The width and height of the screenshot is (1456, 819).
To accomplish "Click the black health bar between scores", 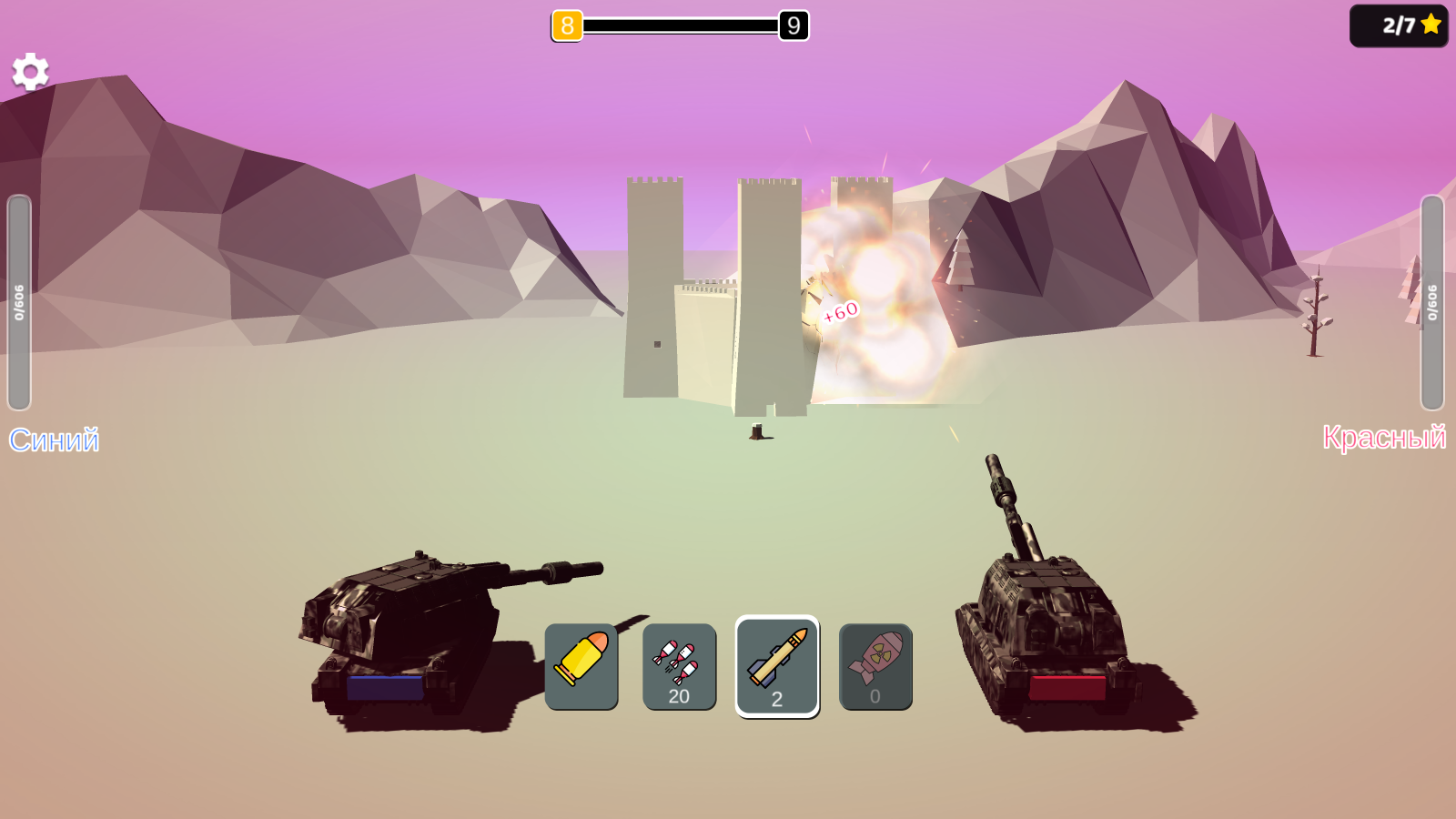I will pos(681,26).
